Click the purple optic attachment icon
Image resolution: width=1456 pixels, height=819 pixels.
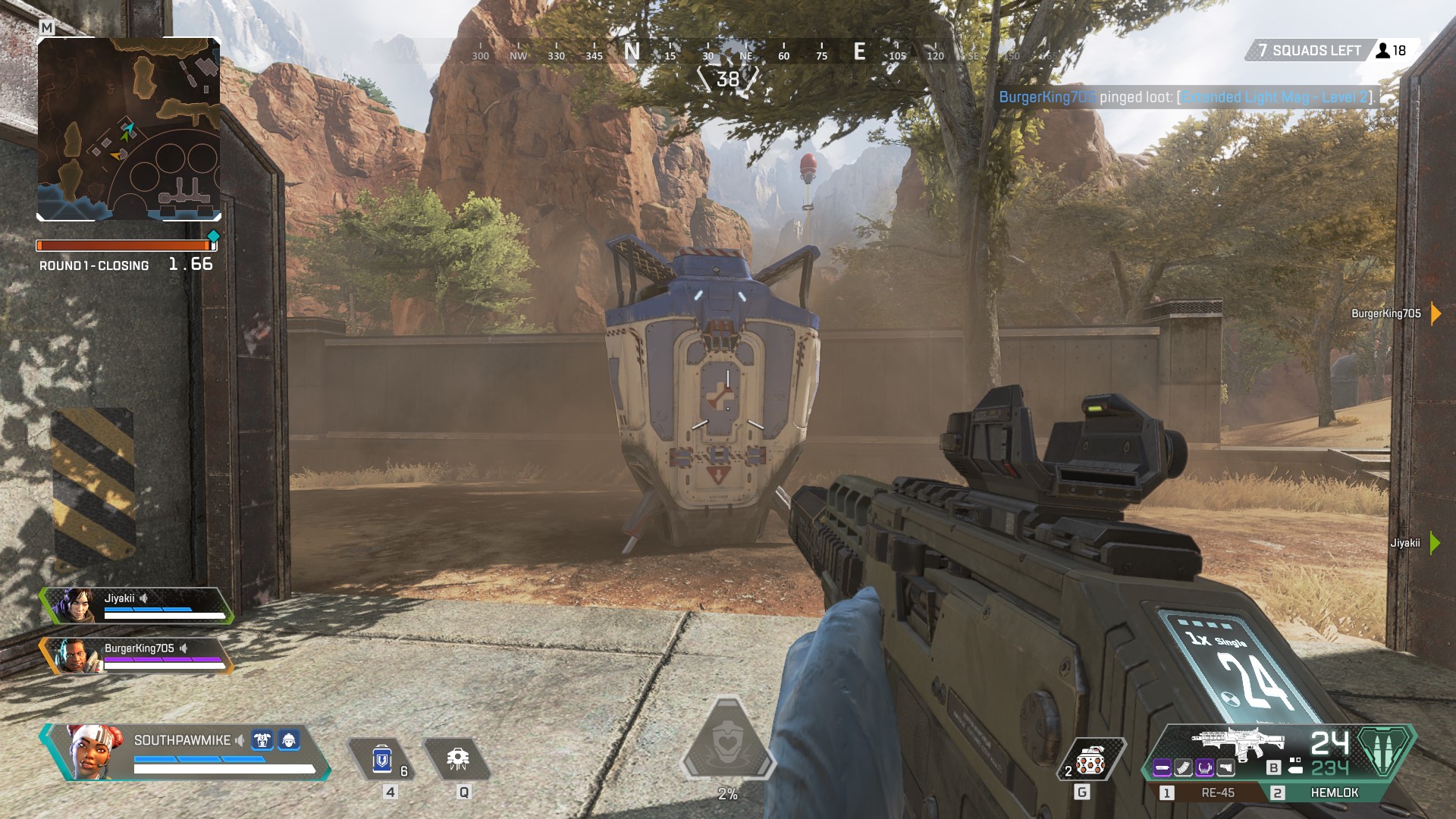[x=1206, y=767]
